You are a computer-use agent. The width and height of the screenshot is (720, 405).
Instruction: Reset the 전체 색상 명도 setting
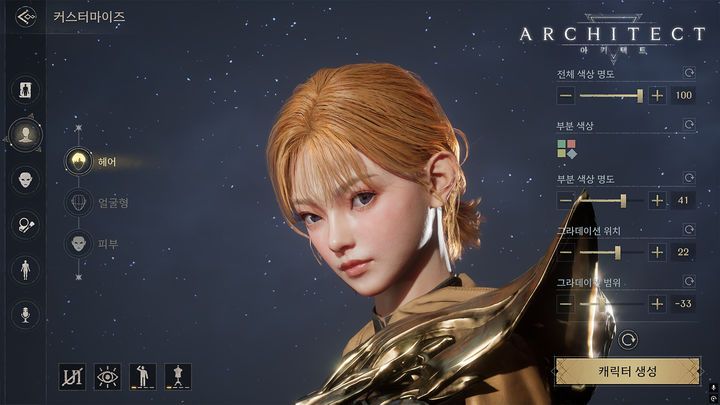688,73
